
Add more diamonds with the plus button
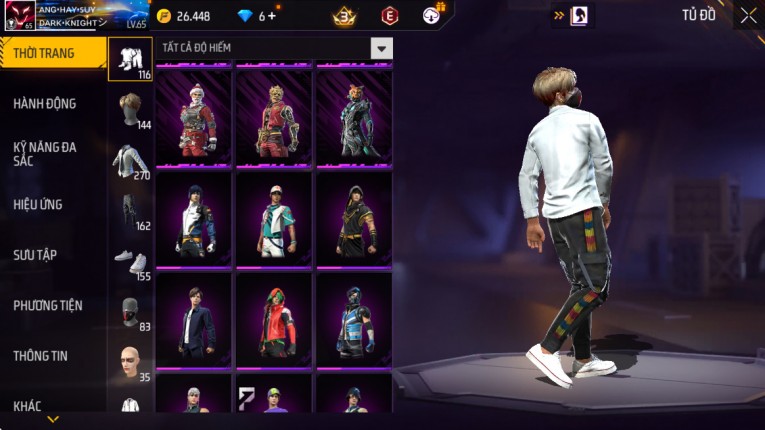pos(272,16)
